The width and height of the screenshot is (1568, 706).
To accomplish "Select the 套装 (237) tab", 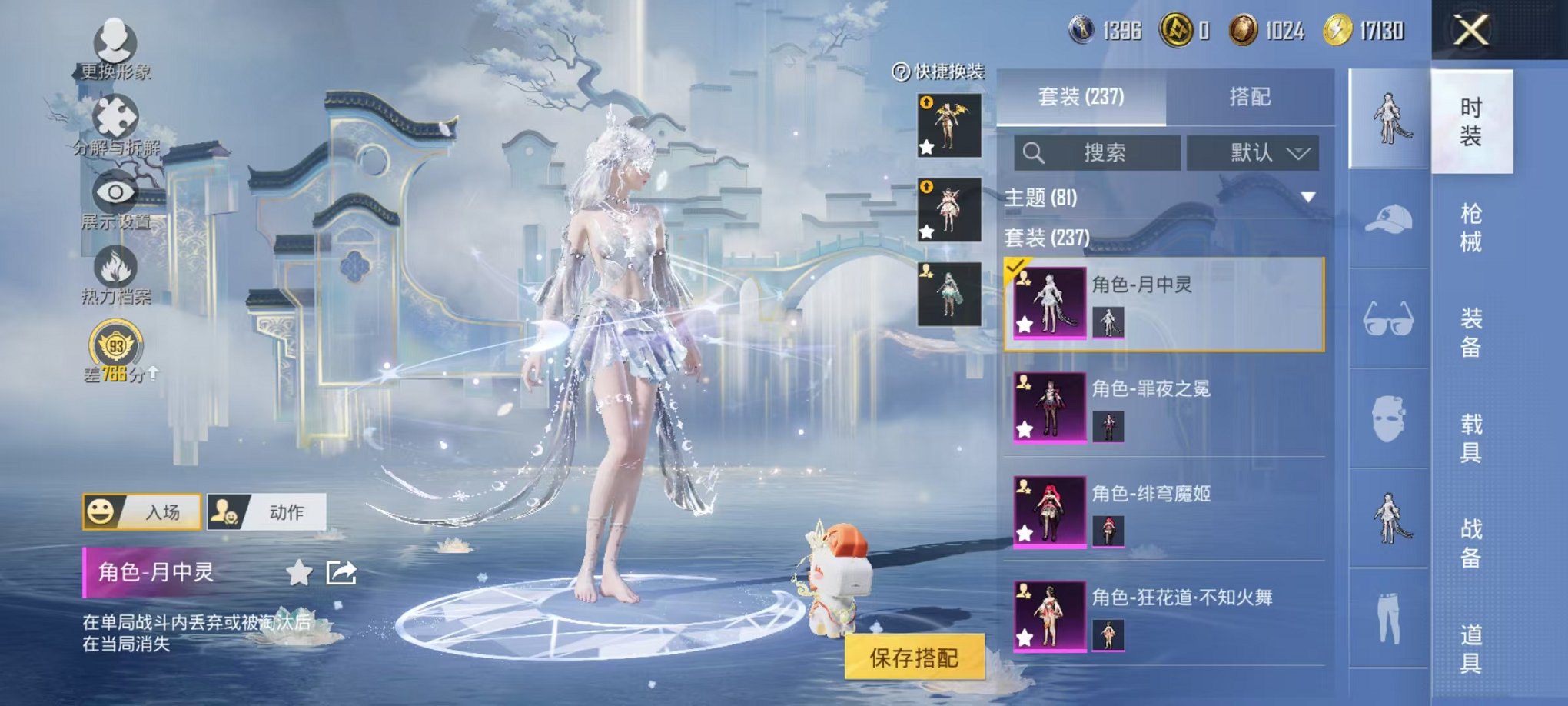I will point(1081,97).
